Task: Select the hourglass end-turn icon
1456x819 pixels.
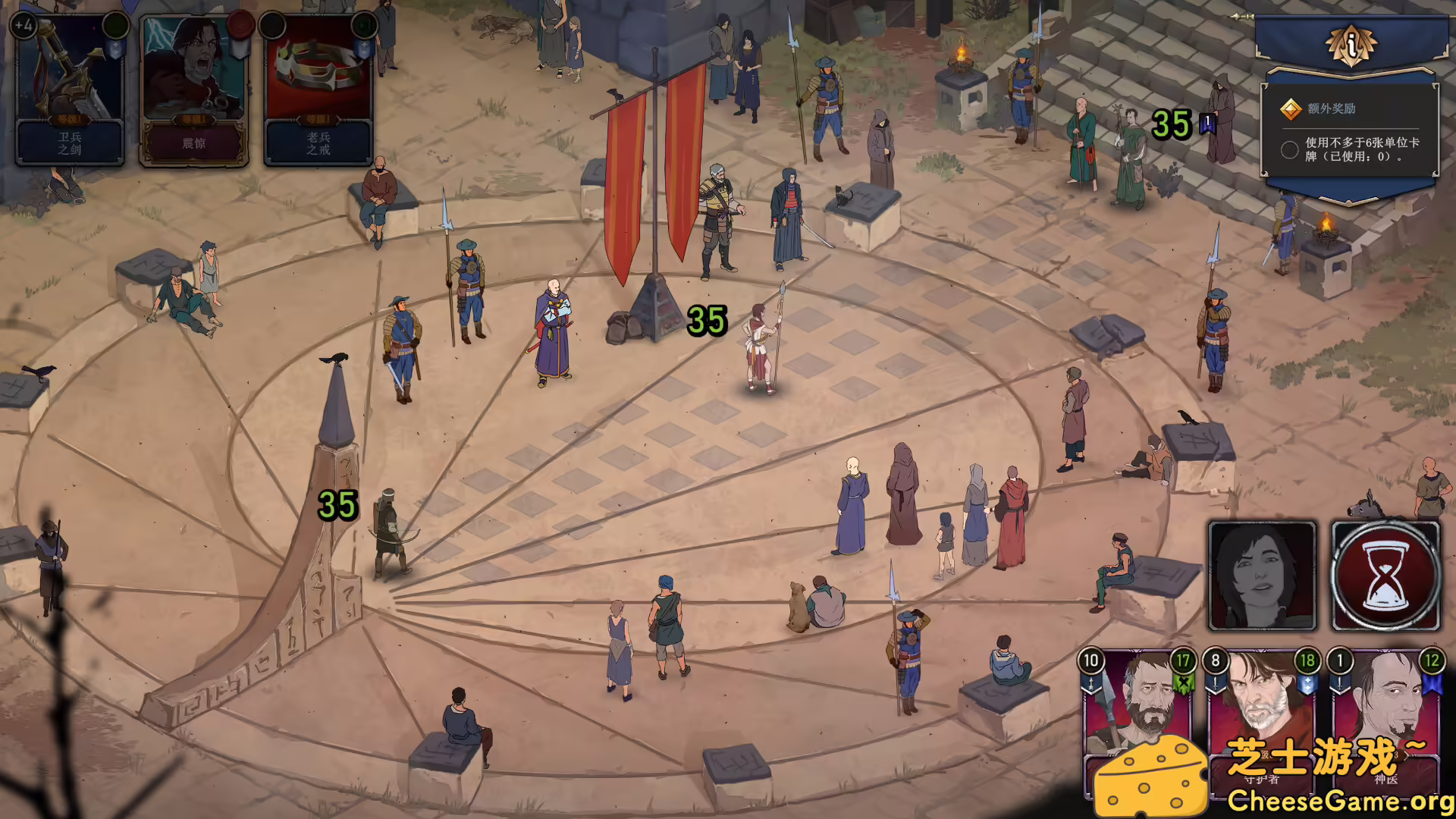Action: 1385,575
